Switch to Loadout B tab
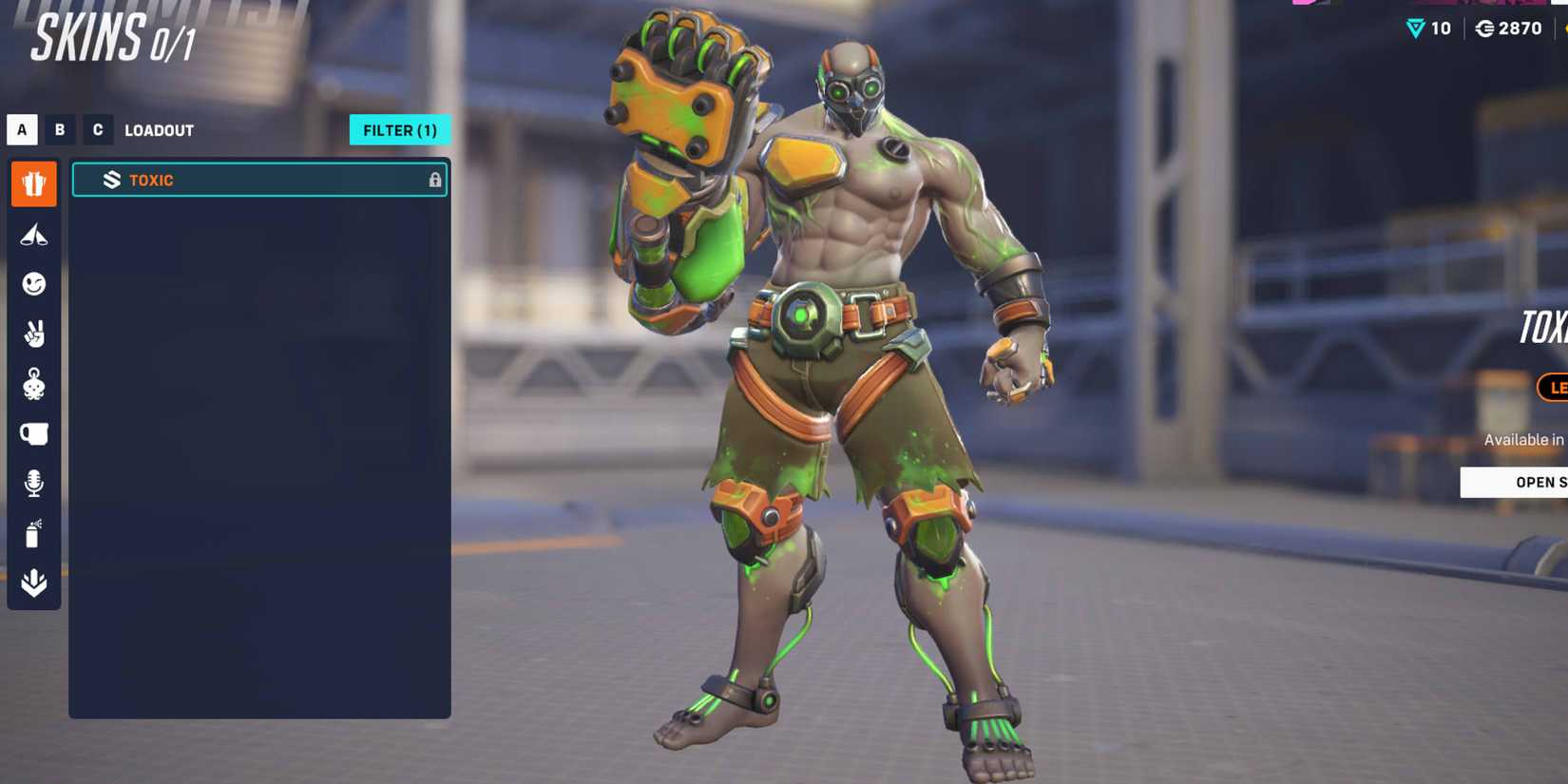1568x784 pixels. coord(59,129)
